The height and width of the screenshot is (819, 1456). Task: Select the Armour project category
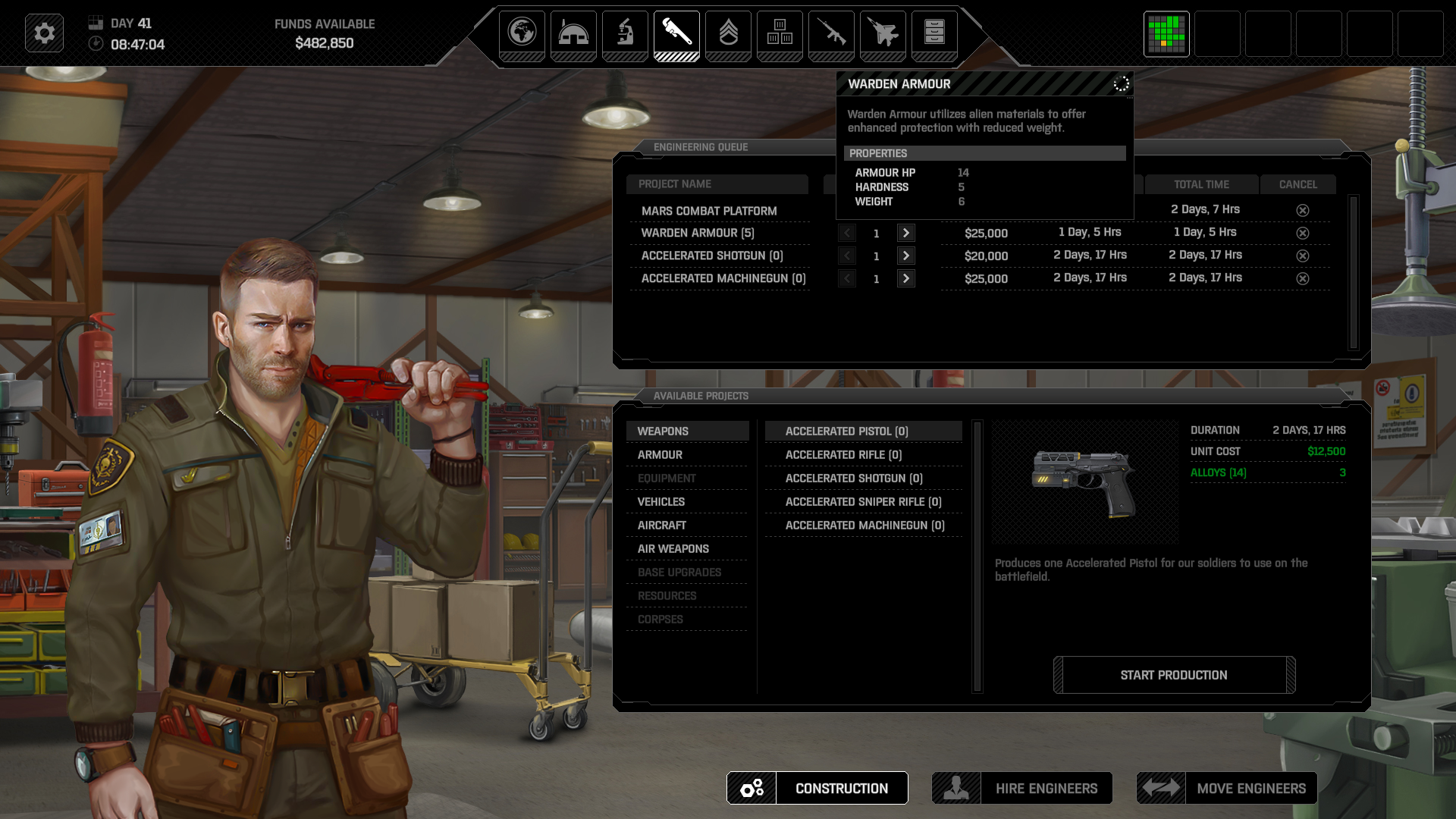coord(660,454)
